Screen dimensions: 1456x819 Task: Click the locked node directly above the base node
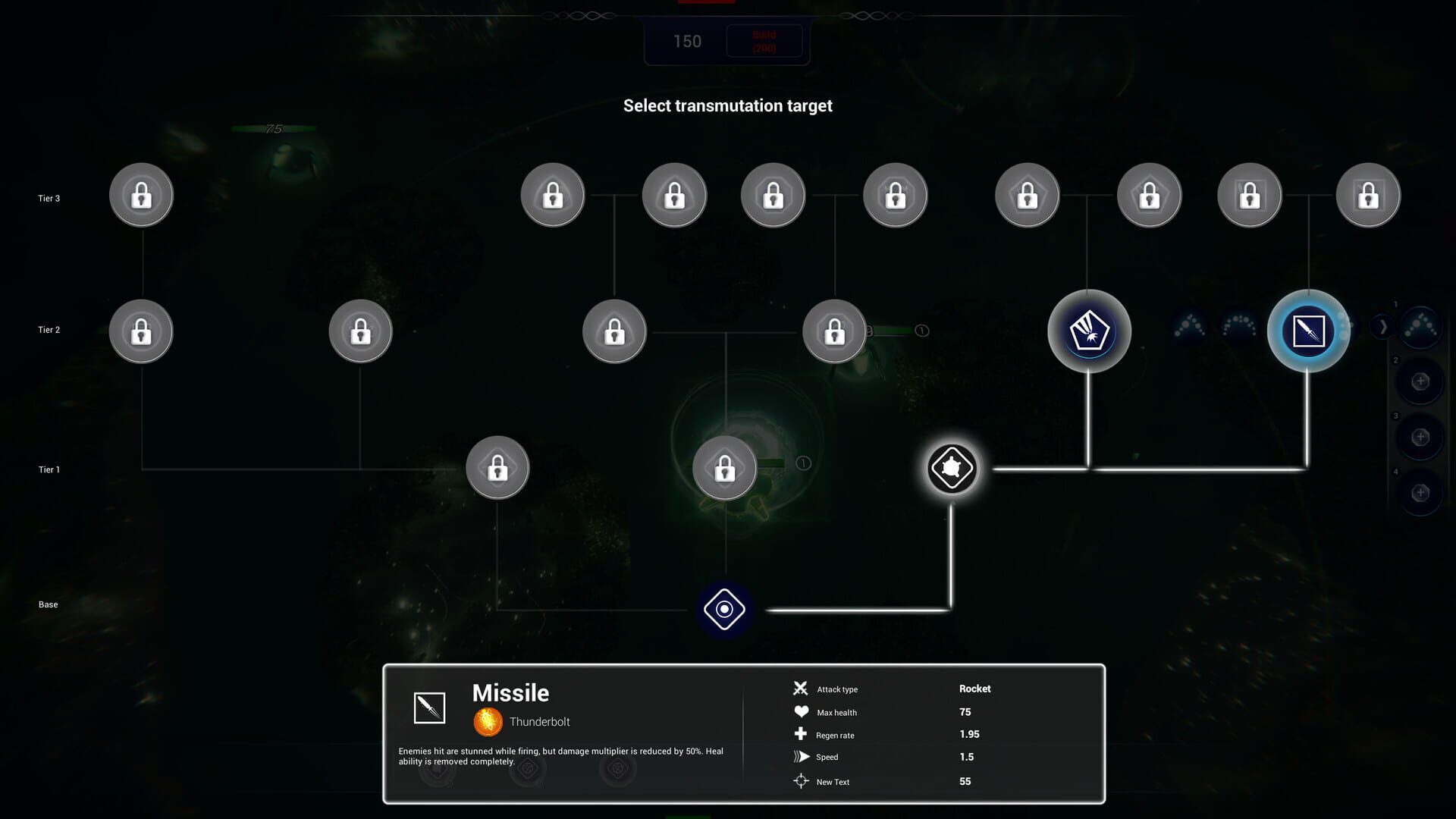tap(724, 468)
